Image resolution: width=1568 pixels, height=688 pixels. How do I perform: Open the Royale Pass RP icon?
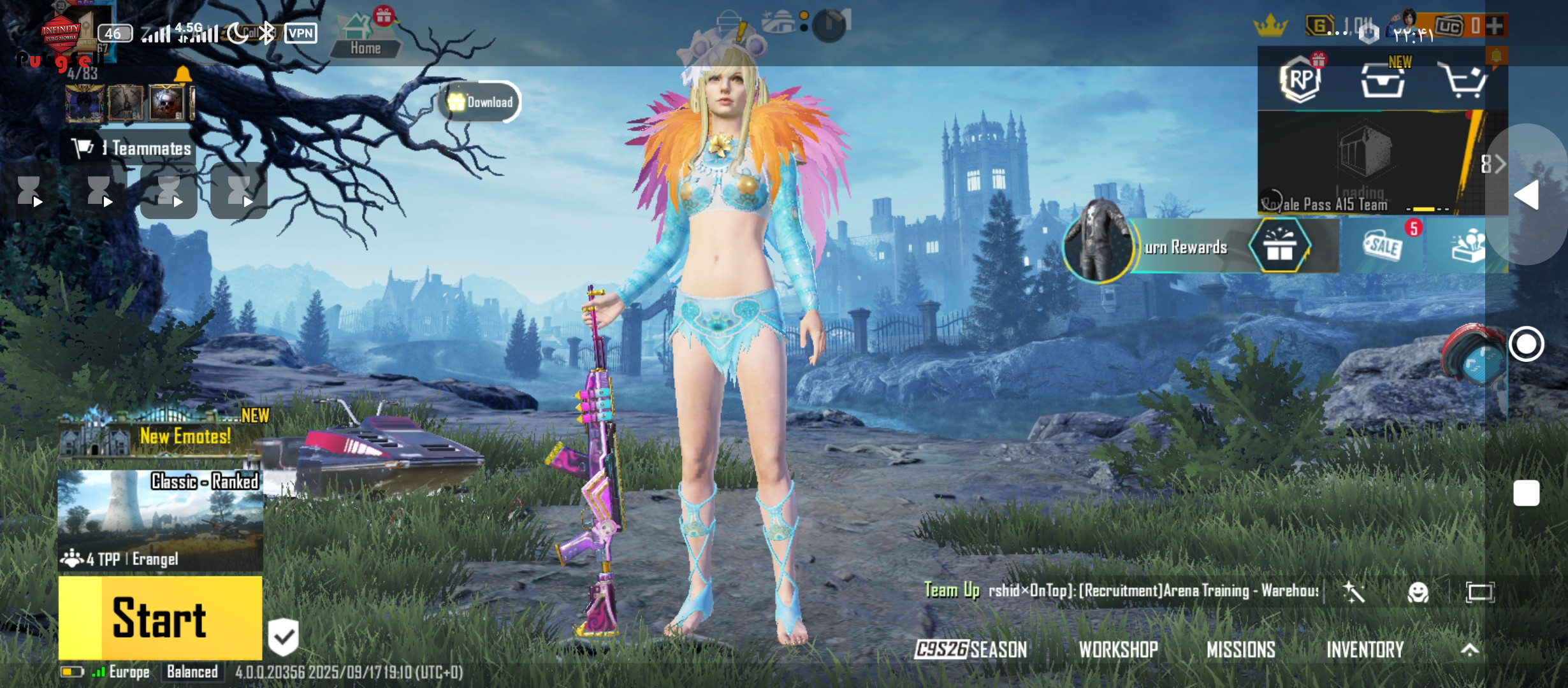coord(1300,81)
